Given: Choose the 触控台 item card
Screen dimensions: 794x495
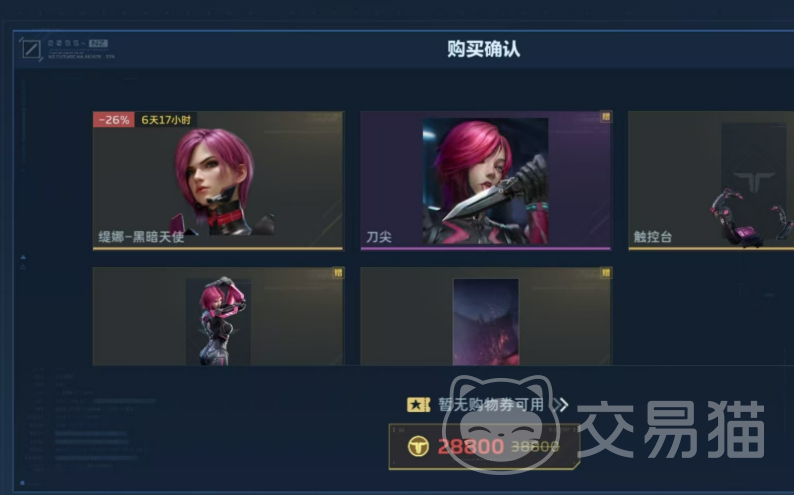Looking at the screenshot, I should coord(710,180).
